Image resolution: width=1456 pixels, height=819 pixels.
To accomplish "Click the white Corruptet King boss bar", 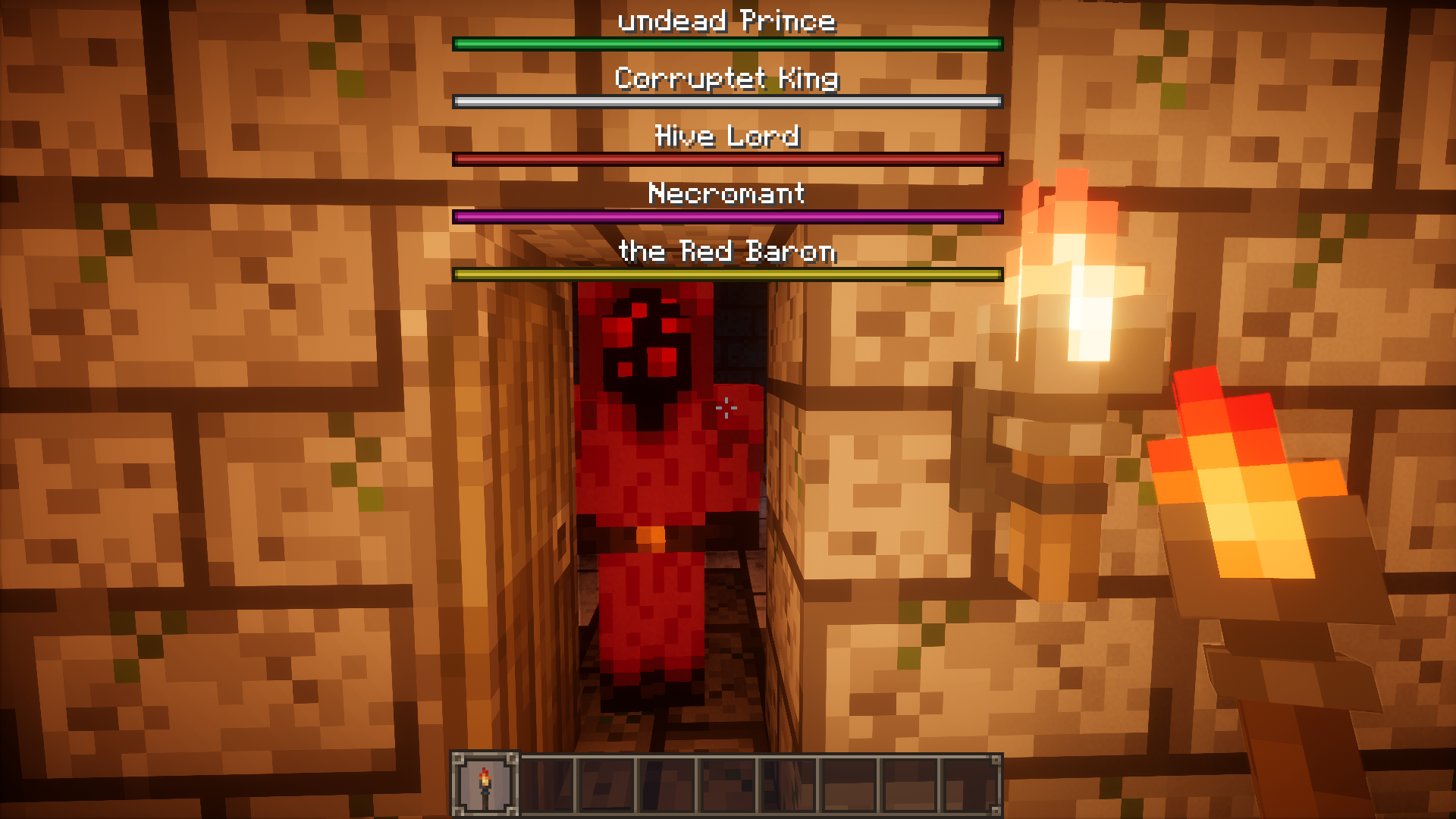I will 726,100.
